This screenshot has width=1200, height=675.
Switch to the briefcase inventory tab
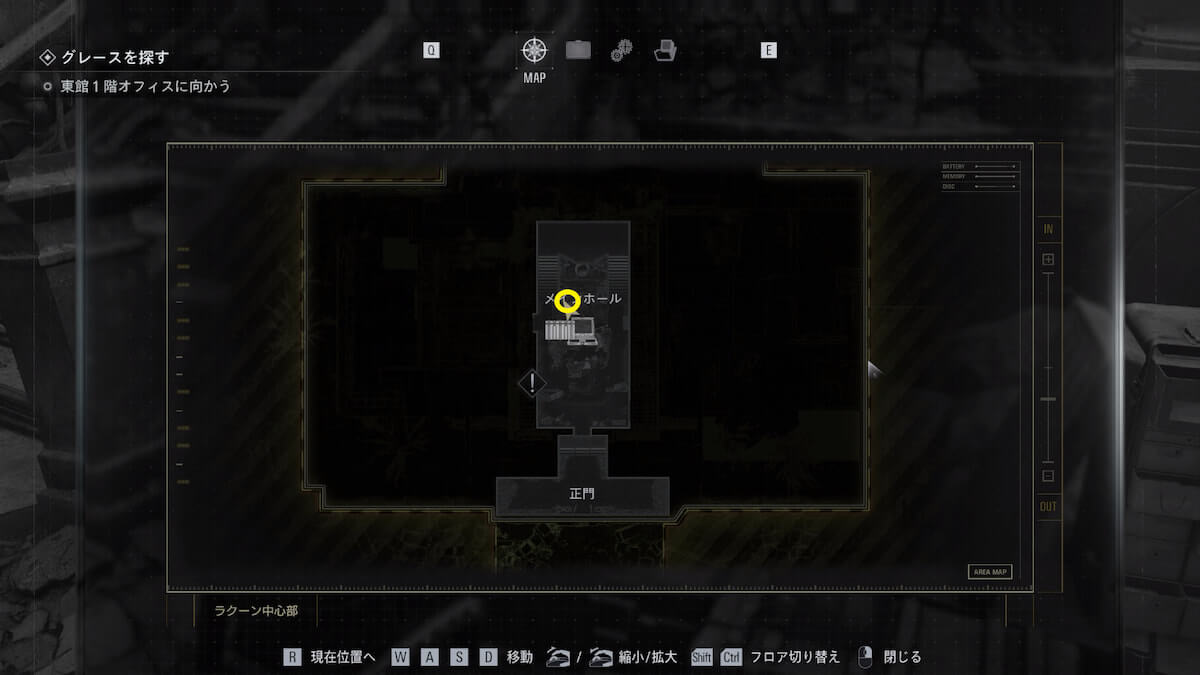pos(578,50)
